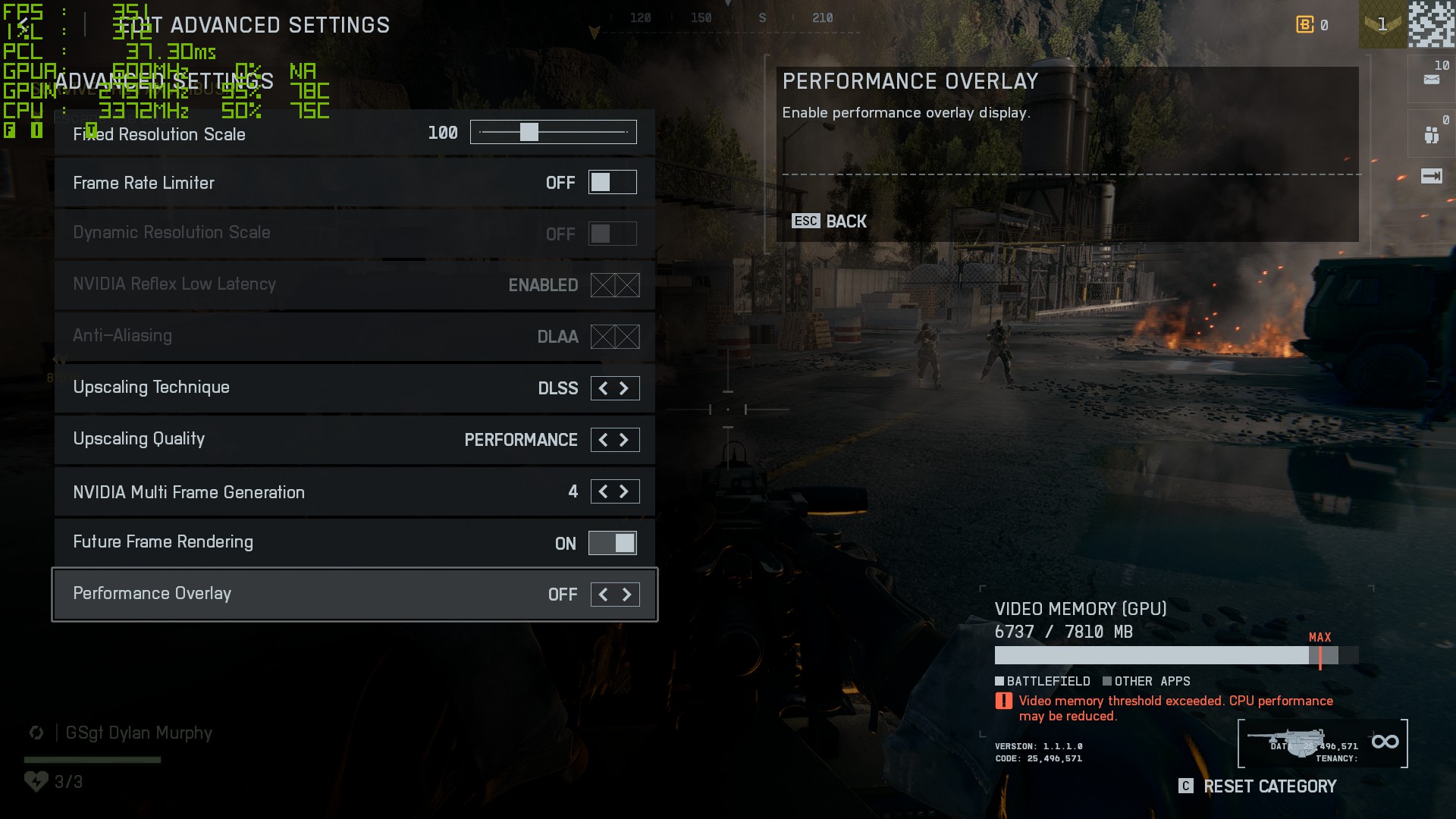The image size is (1456, 819).
Task: Open the player rank badge
Action: point(1382,25)
